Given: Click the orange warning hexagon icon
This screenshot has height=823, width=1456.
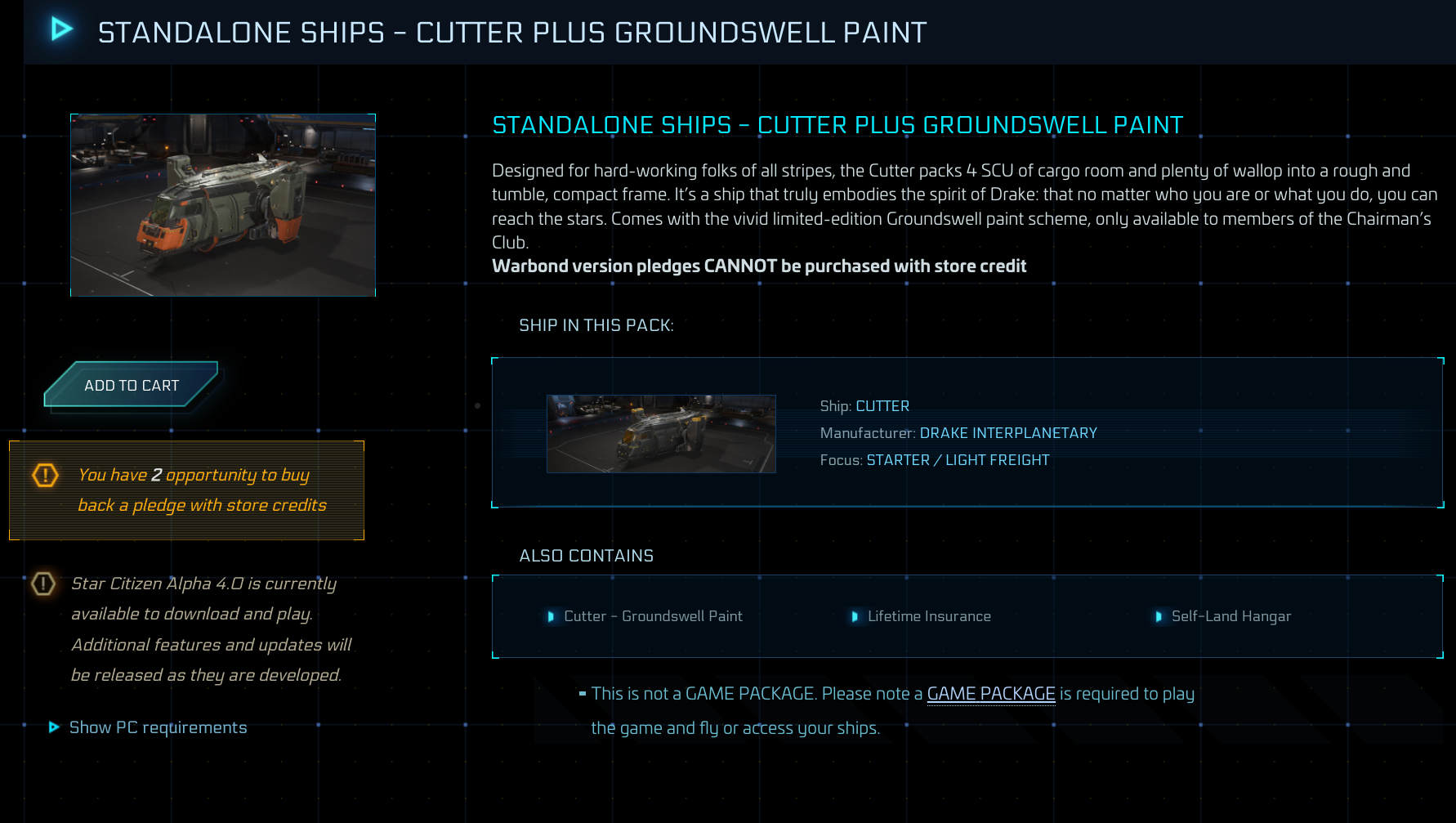Looking at the screenshot, I should [45, 475].
